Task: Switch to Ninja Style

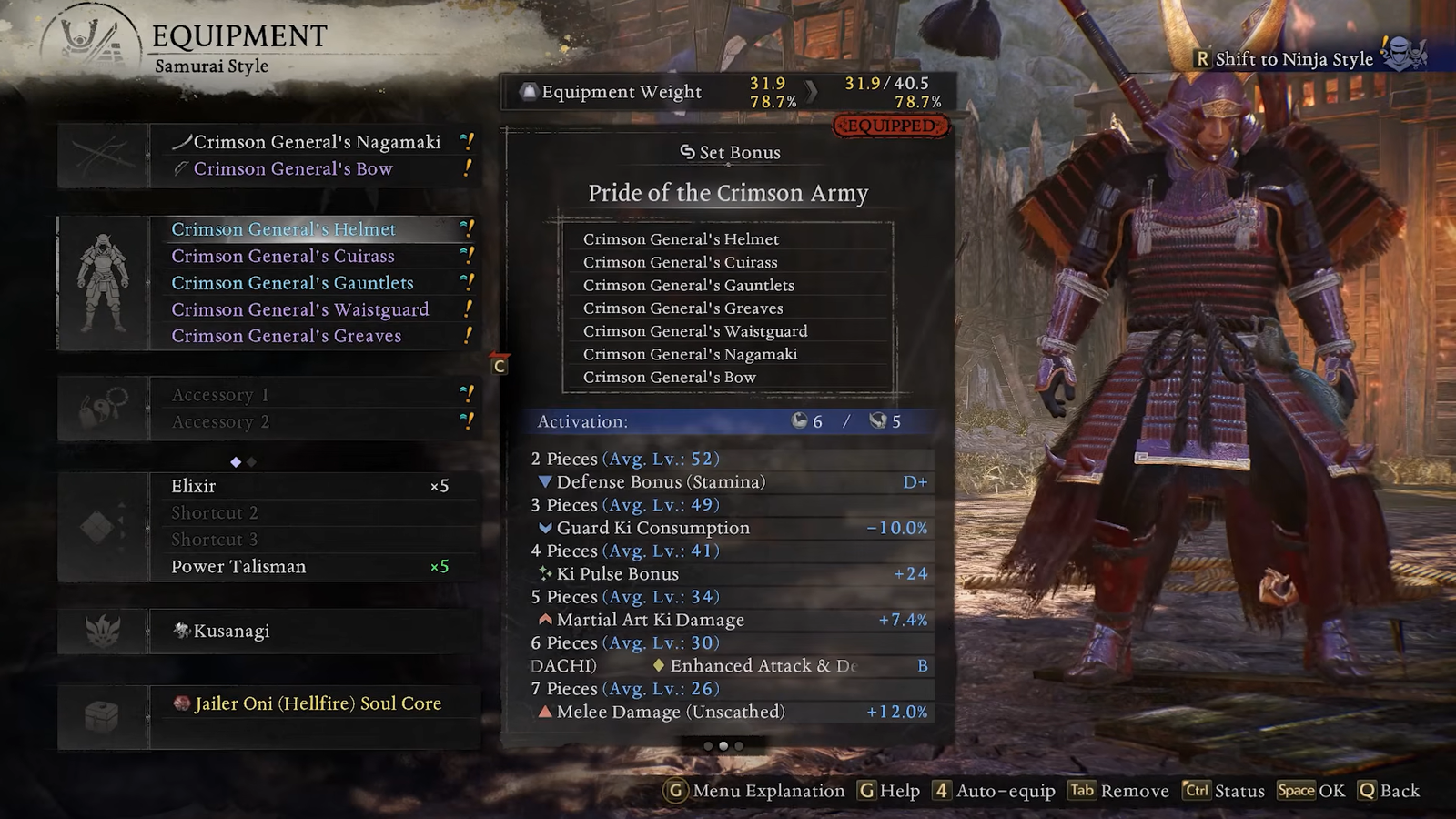Action: pyautogui.click(x=1293, y=59)
